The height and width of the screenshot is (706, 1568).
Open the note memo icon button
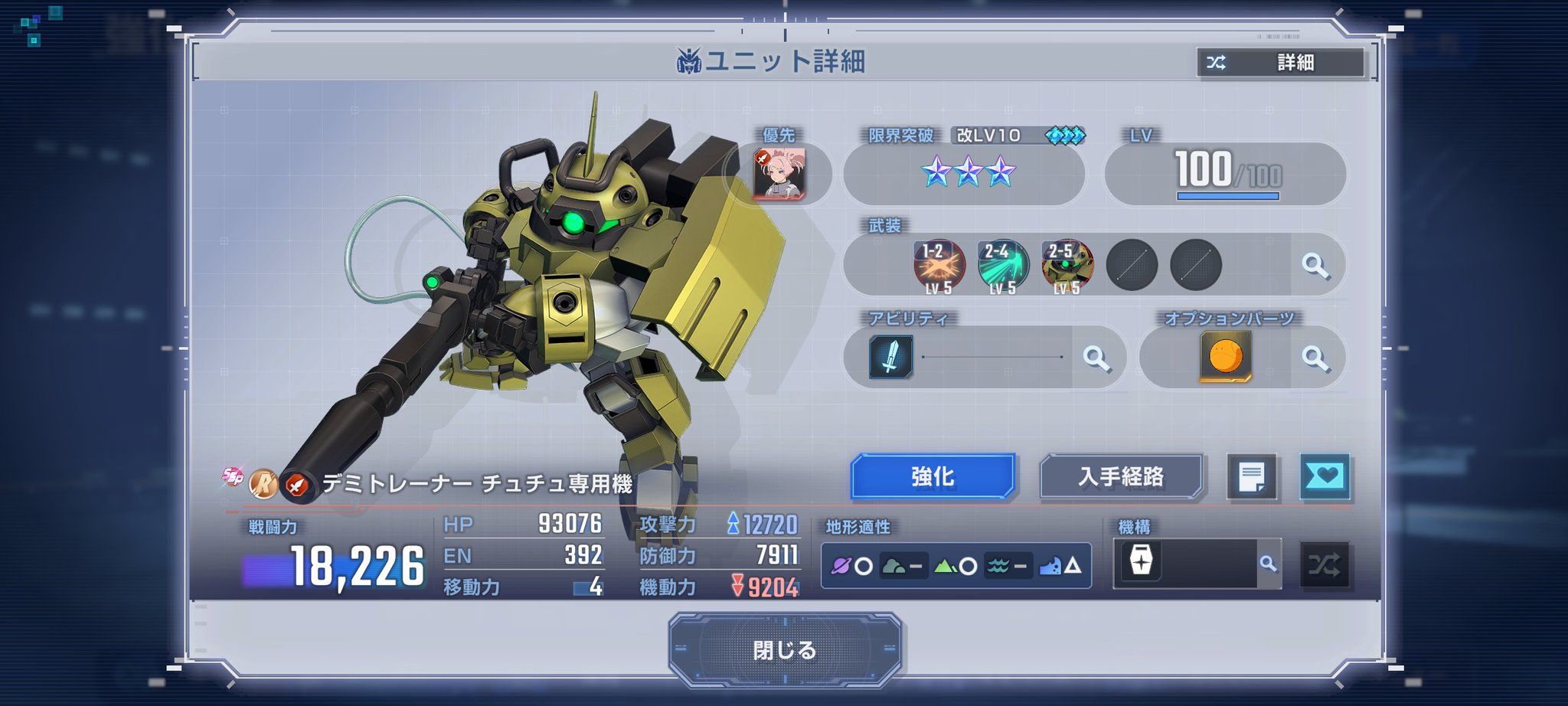click(1252, 478)
